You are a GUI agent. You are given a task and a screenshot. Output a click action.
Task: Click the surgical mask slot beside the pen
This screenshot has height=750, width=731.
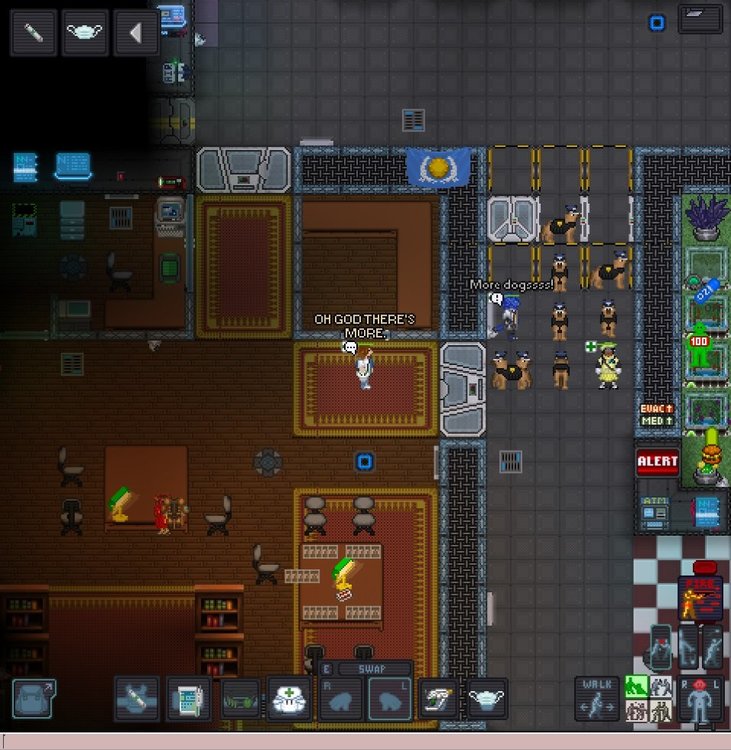(85, 33)
